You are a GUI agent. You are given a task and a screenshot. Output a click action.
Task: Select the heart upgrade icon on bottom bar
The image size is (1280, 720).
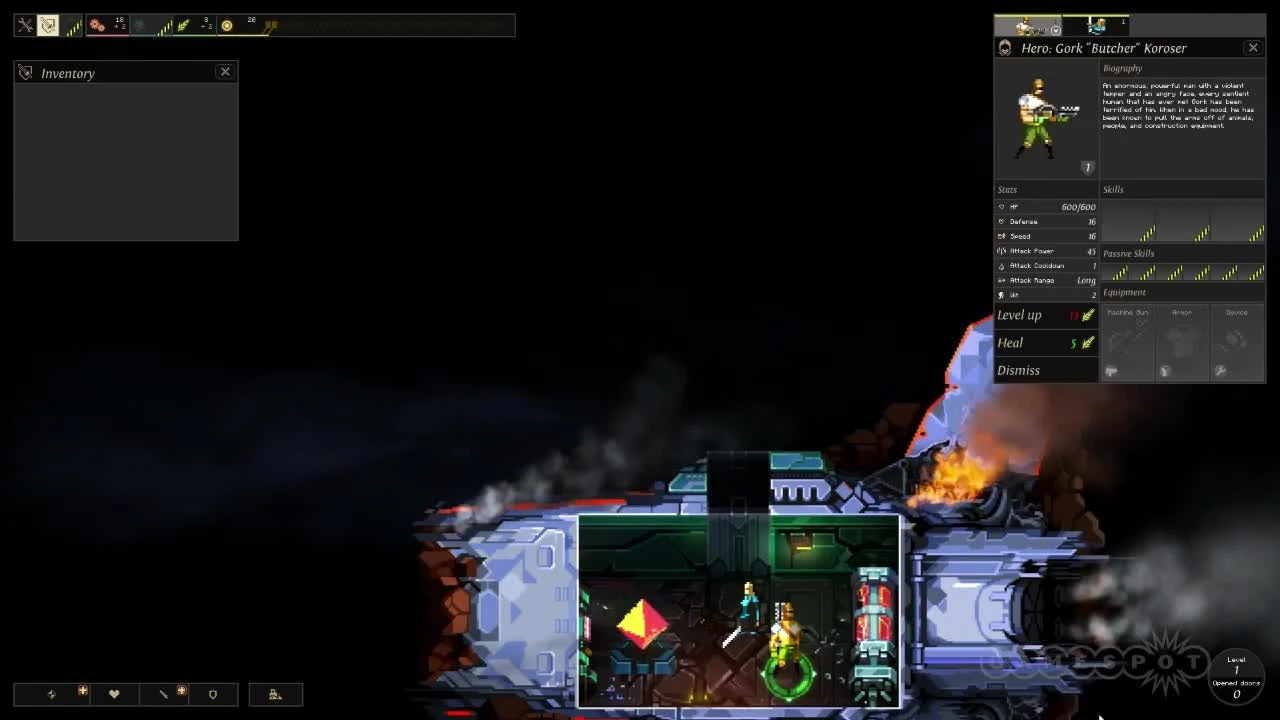(x=115, y=694)
